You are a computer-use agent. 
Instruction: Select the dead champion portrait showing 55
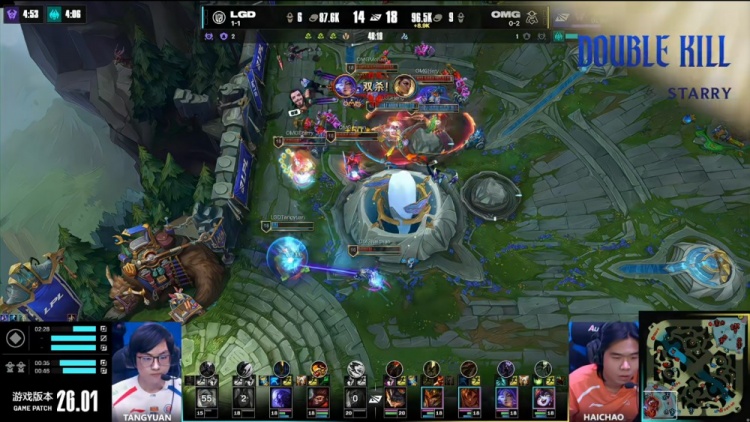(208, 399)
